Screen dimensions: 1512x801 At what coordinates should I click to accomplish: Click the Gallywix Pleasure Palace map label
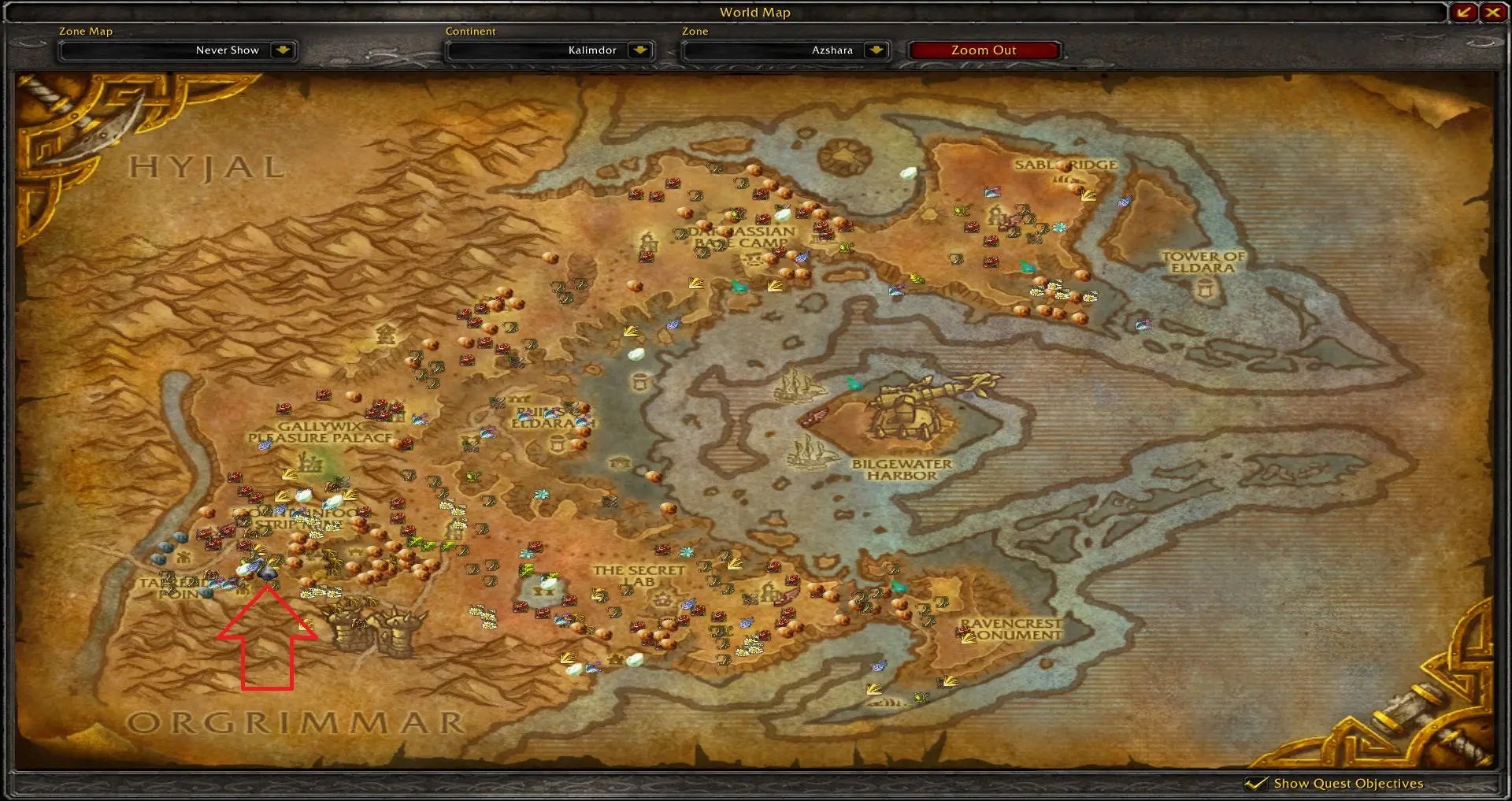[x=320, y=432]
